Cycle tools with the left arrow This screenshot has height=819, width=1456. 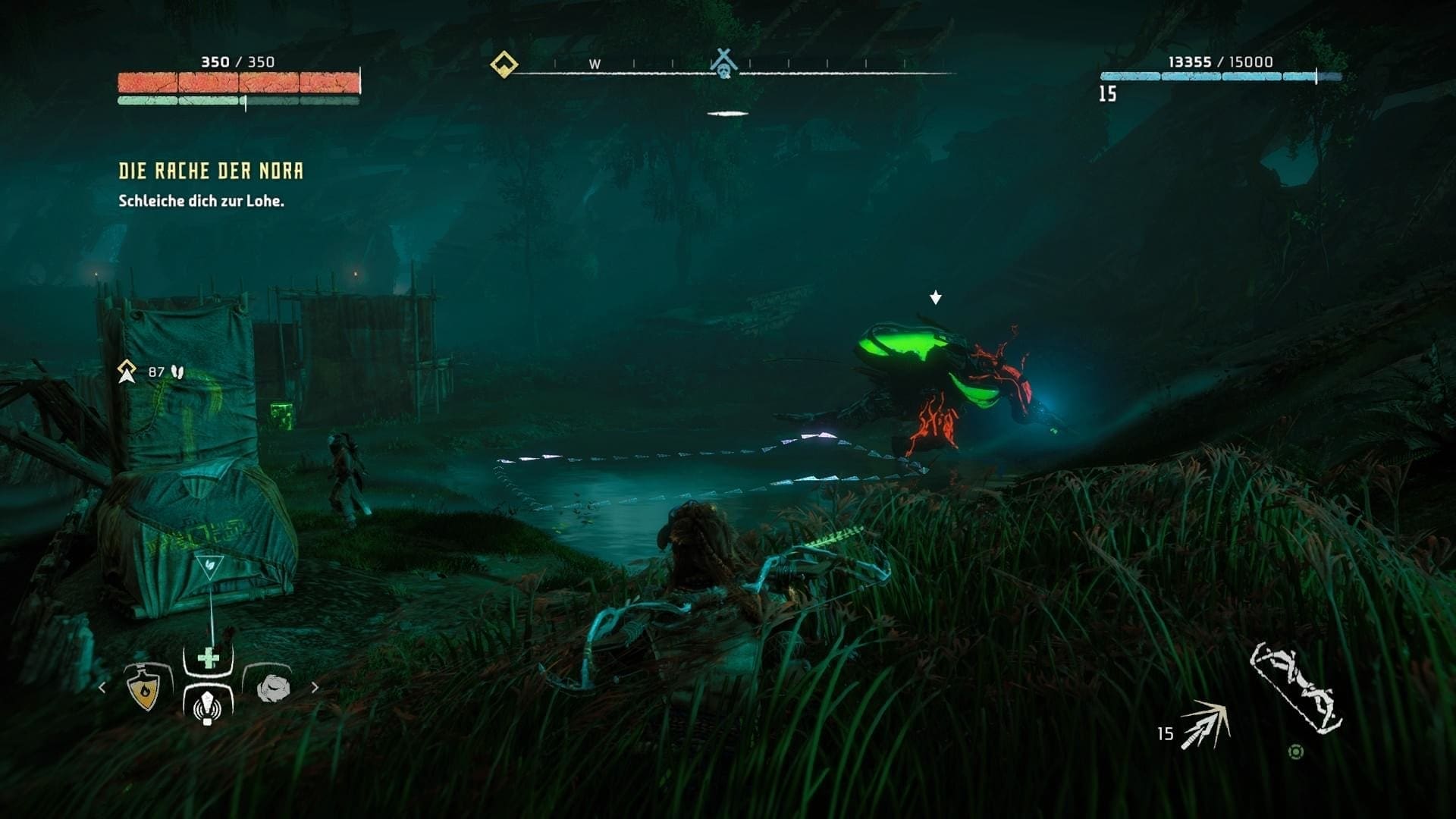click(102, 688)
